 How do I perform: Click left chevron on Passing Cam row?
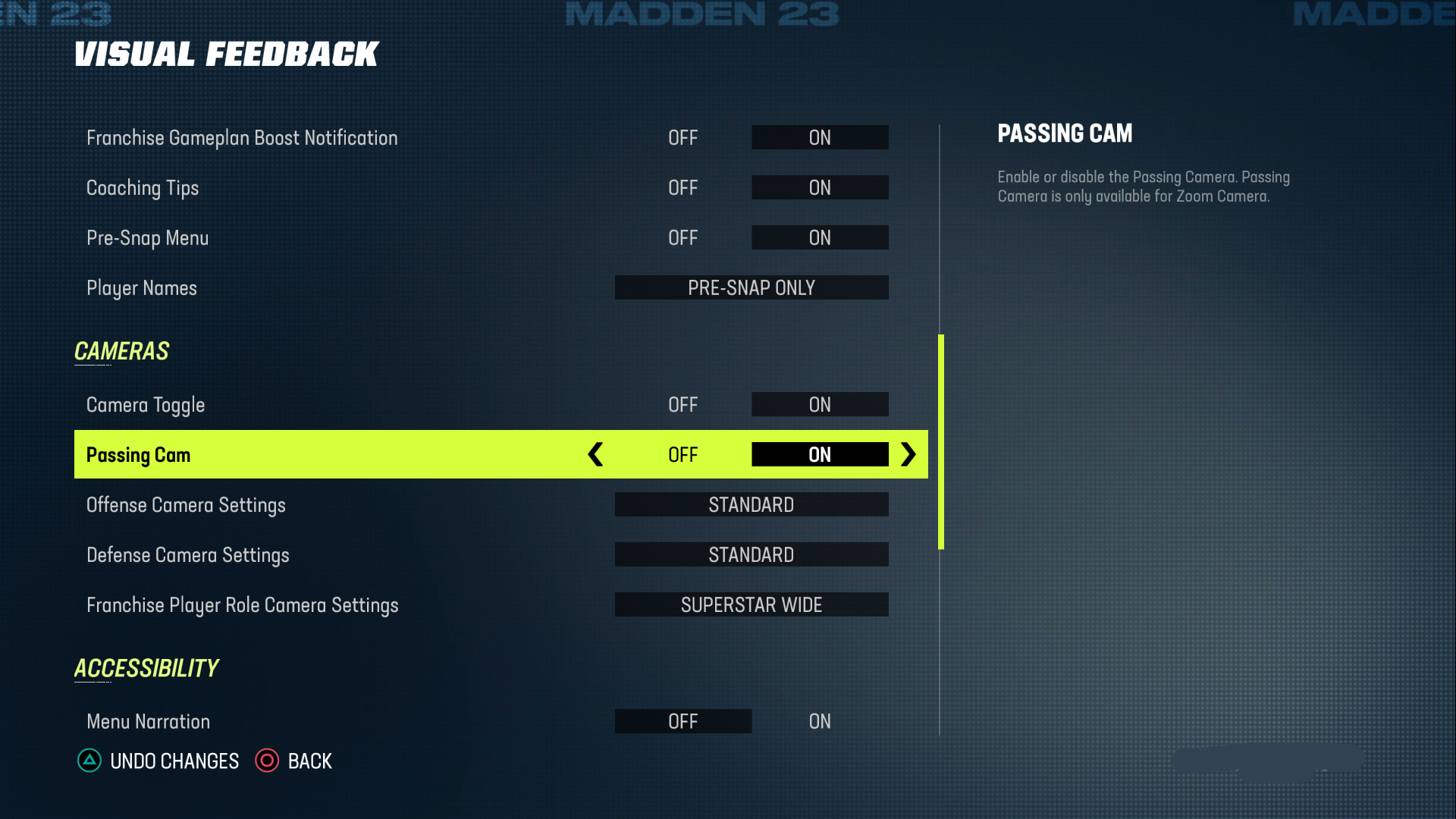pos(595,454)
